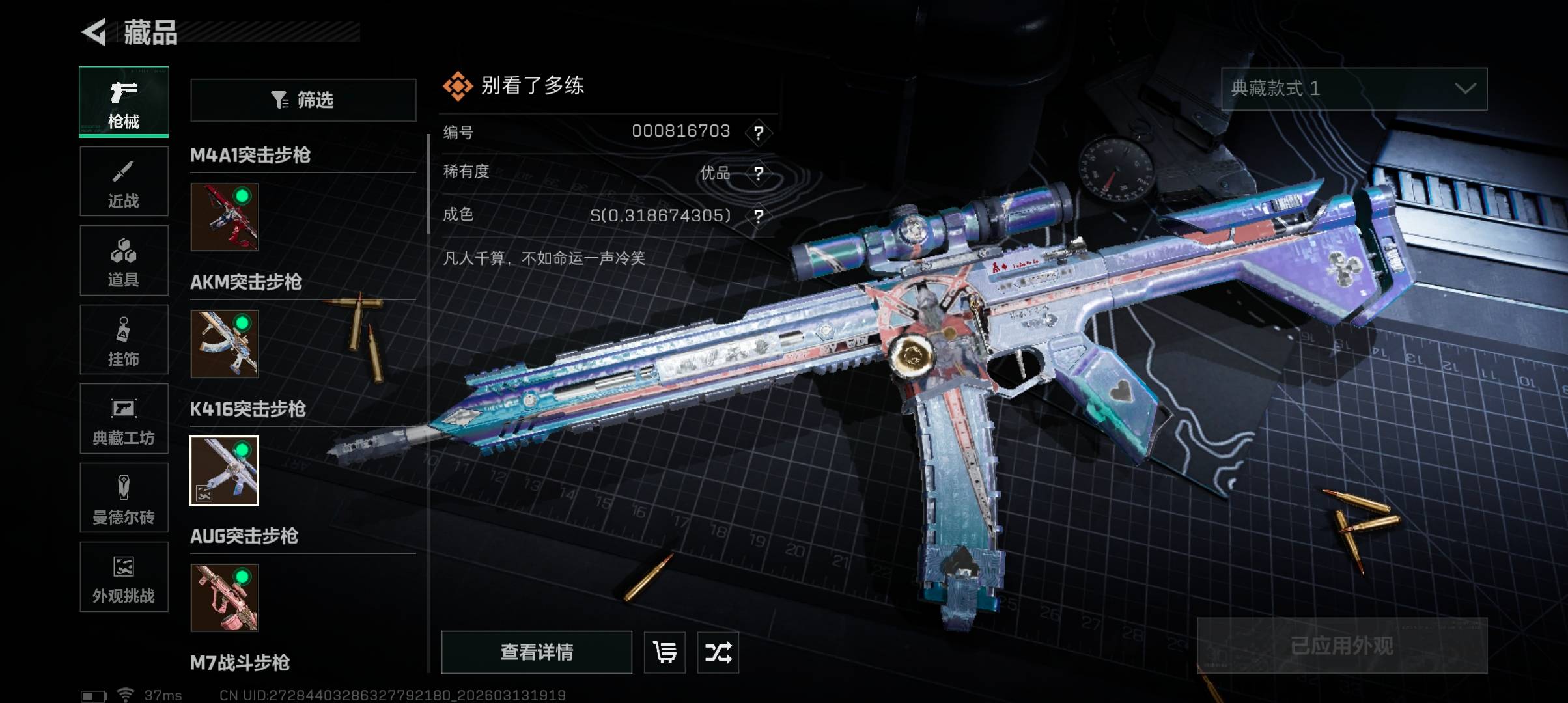This screenshot has height=703, width=1568.
Task: Switch to the 枪械 firearms tab
Action: (124, 102)
